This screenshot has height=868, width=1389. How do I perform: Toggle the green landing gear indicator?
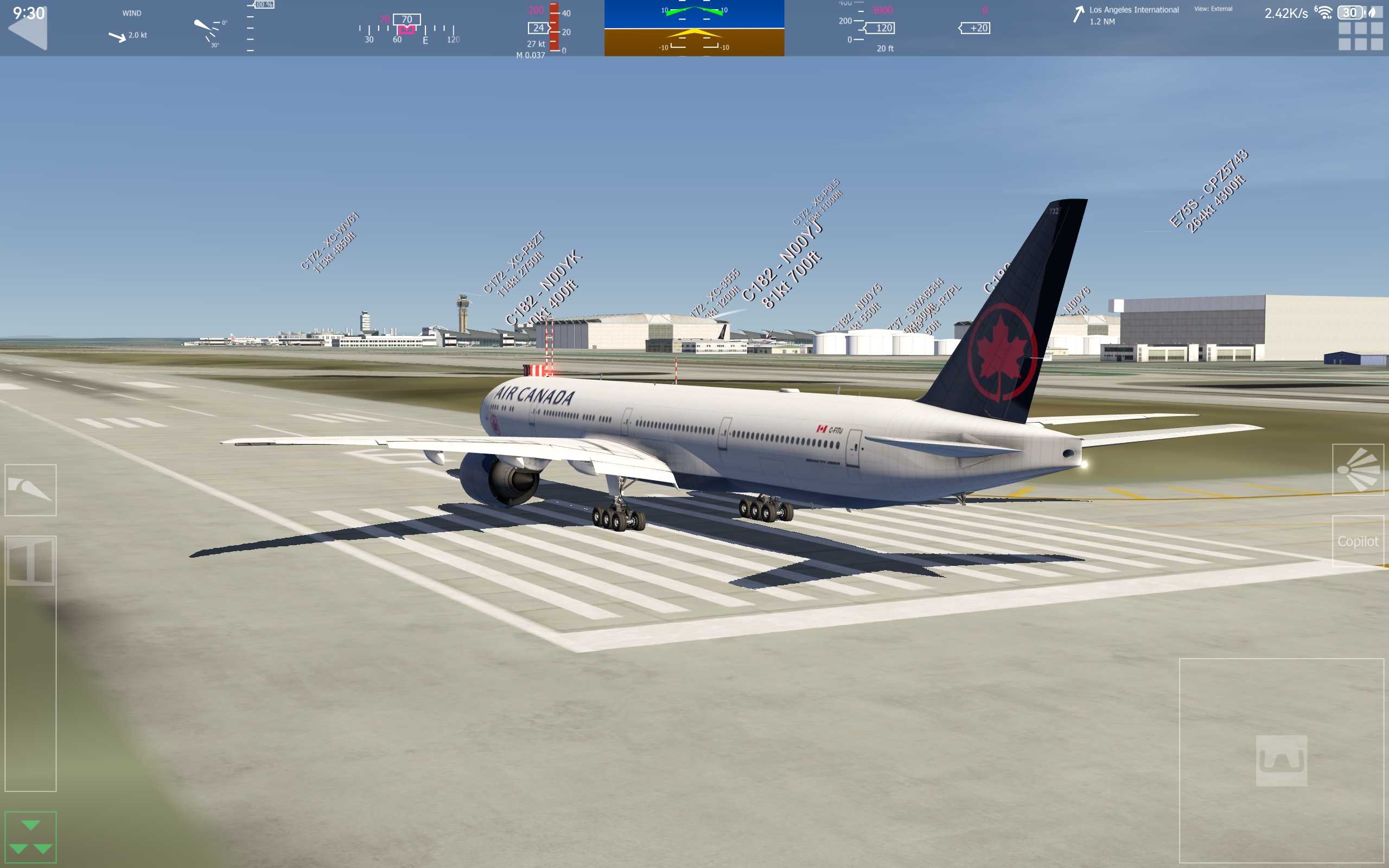[x=30, y=837]
